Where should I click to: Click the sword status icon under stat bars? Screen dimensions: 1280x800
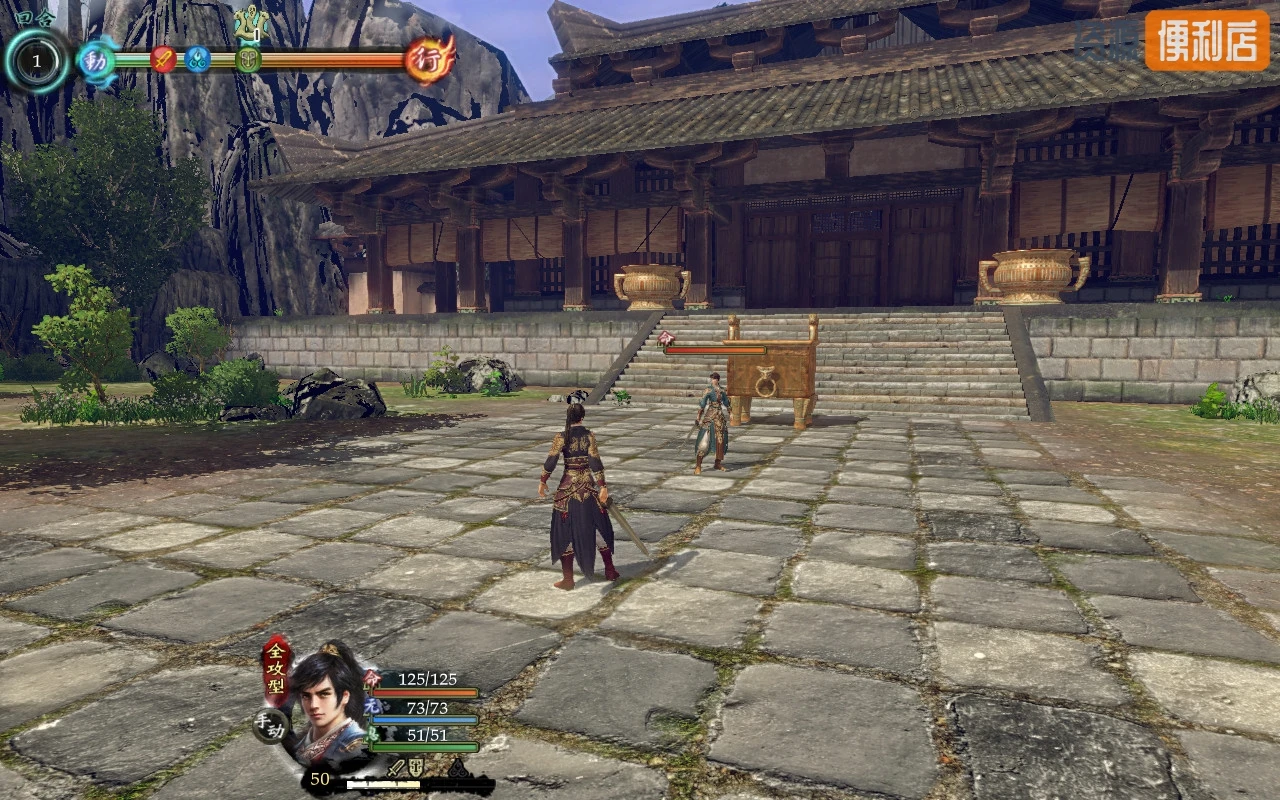(x=397, y=768)
